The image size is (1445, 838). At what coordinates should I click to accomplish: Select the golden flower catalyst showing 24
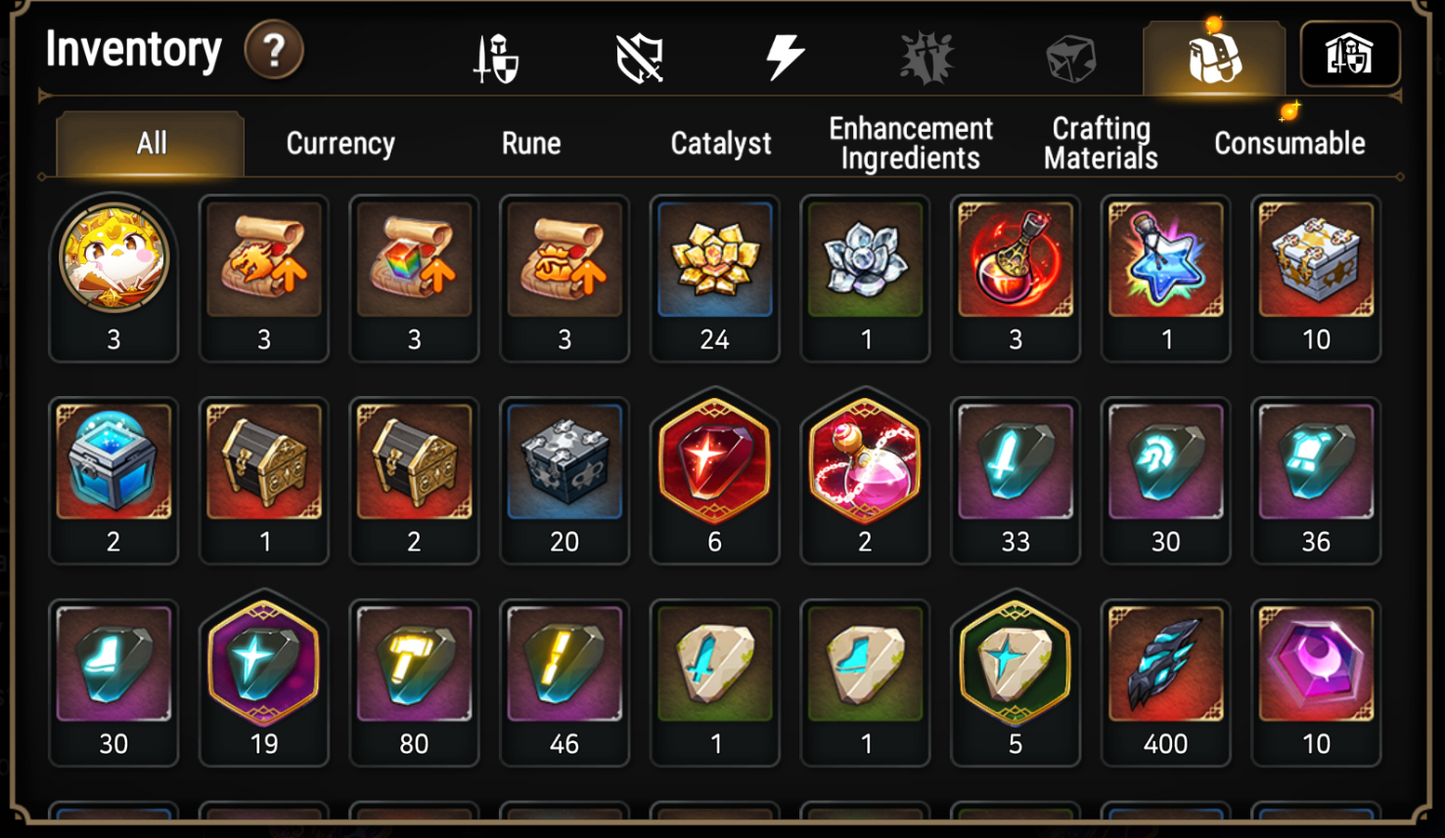click(x=714, y=260)
